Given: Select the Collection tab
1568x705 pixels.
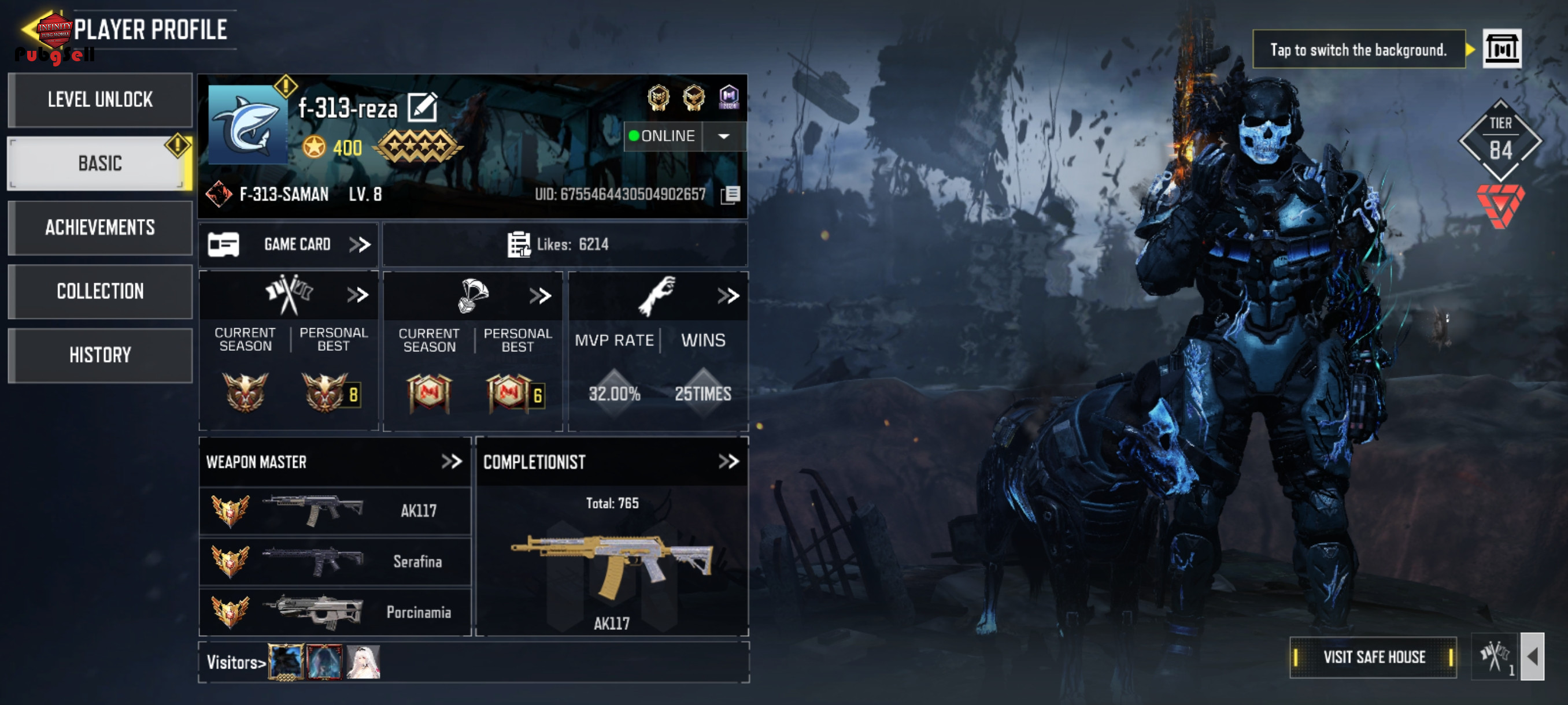Looking at the screenshot, I should pos(100,291).
